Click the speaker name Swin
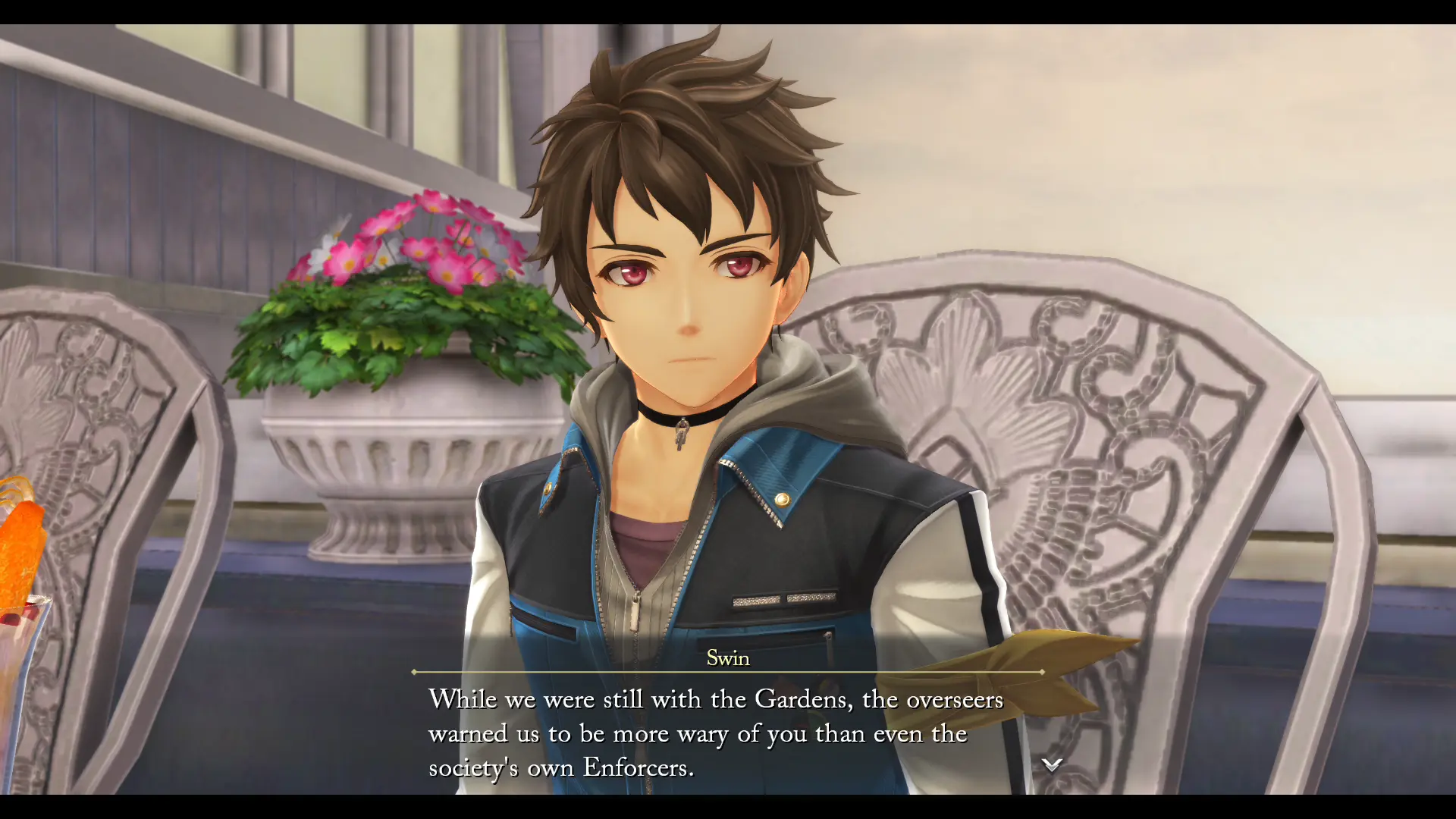Viewport: 1456px width, 819px height. [x=726, y=658]
